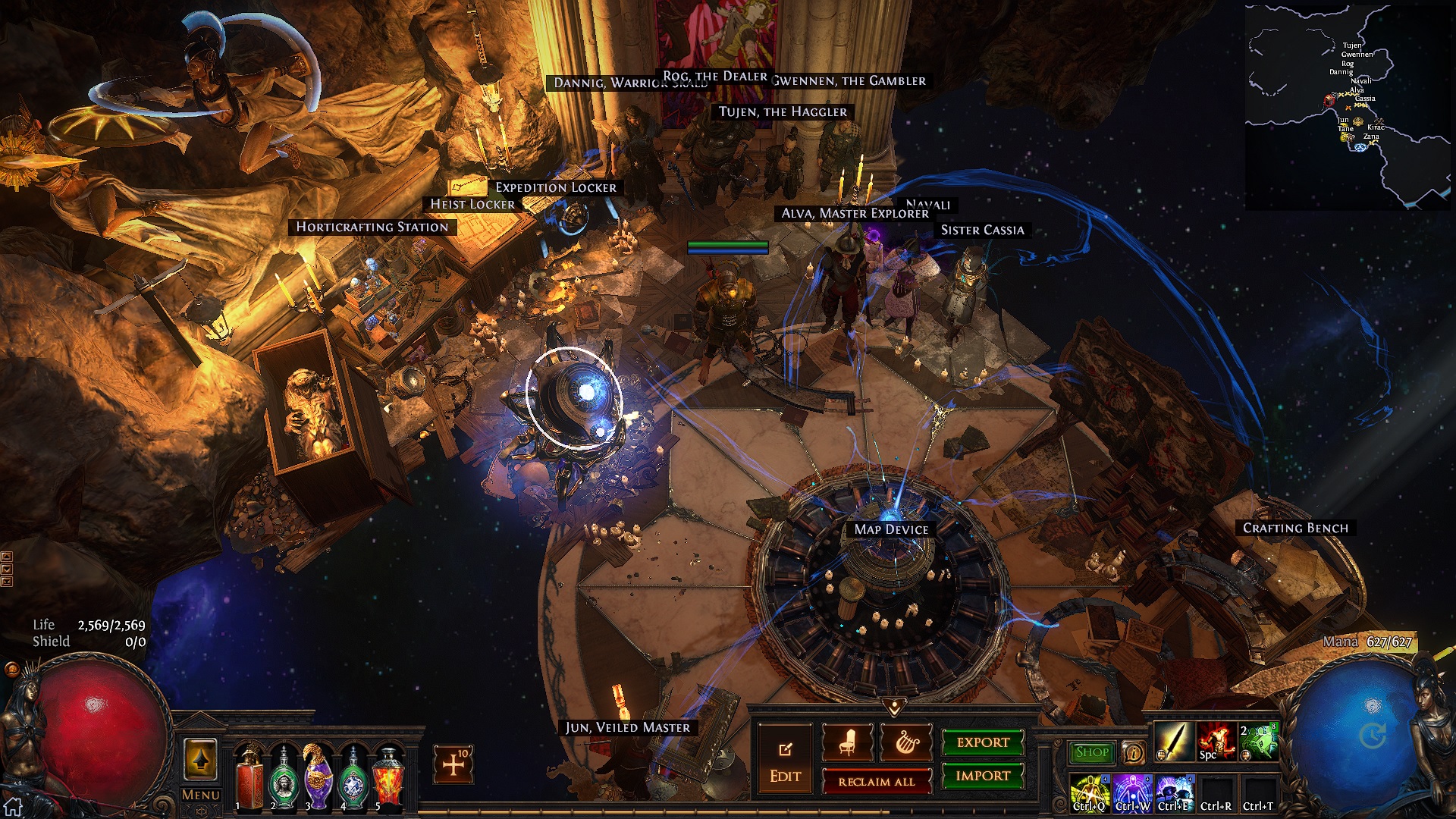Image resolution: width=1456 pixels, height=819 pixels.
Task: Open the hideout Edit mode
Action: point(785,761)
